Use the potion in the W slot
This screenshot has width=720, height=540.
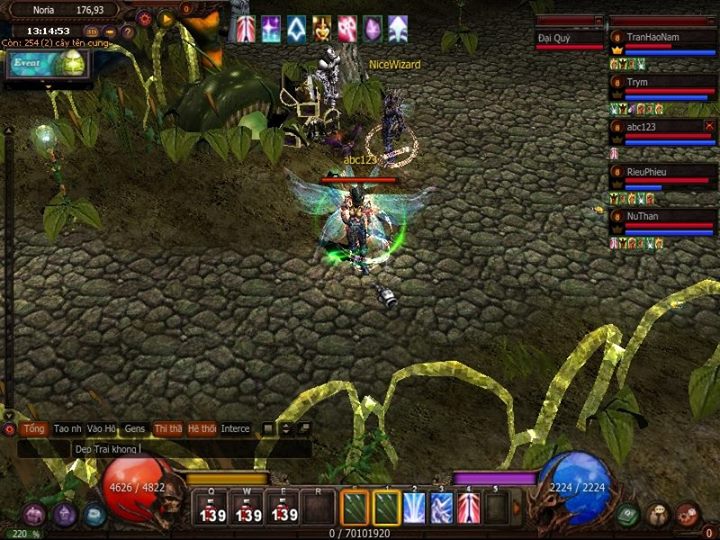(247, 508)
